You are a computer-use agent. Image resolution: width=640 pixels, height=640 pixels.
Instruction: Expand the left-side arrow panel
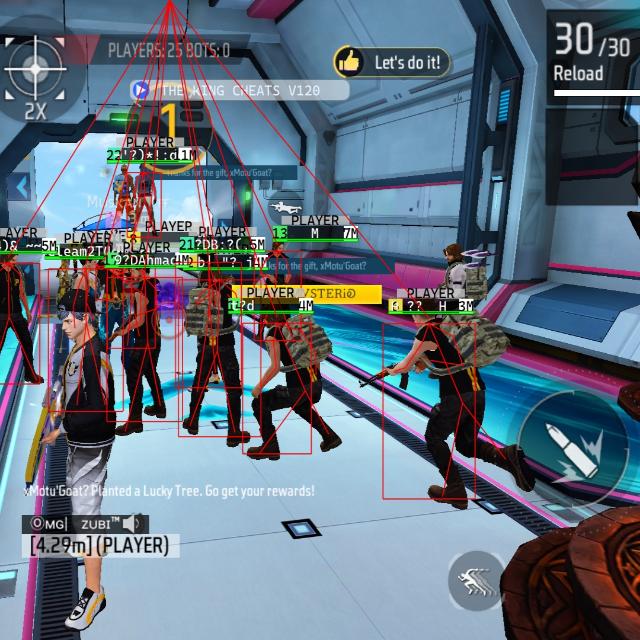19,187
